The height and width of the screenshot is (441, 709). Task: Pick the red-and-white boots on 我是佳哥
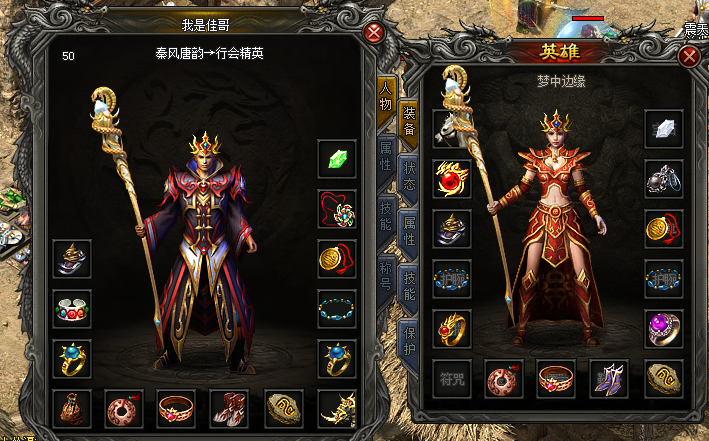pyautogui.click(x=229, y=408)
